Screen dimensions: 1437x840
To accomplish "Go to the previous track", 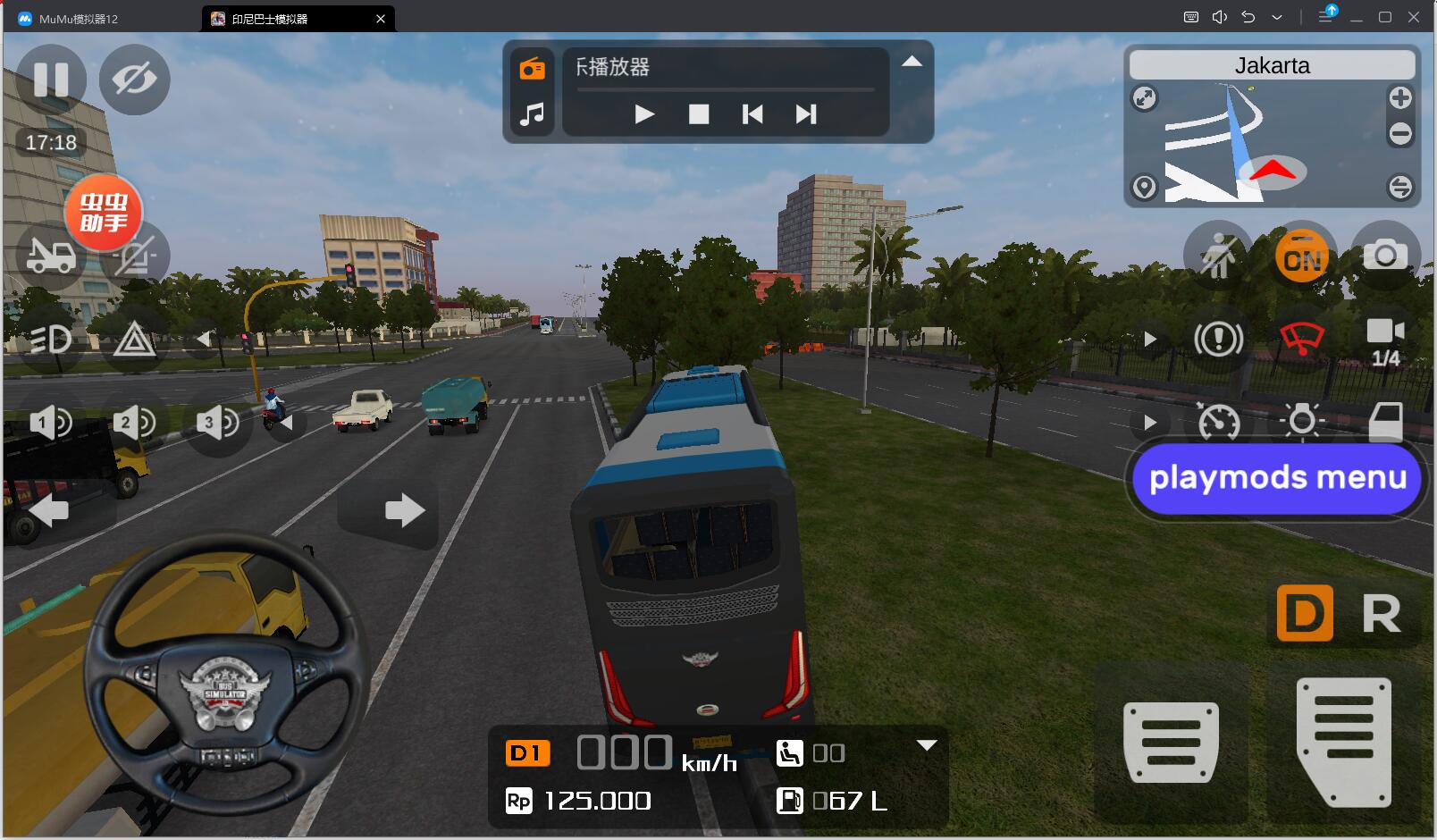I will 752,114.
